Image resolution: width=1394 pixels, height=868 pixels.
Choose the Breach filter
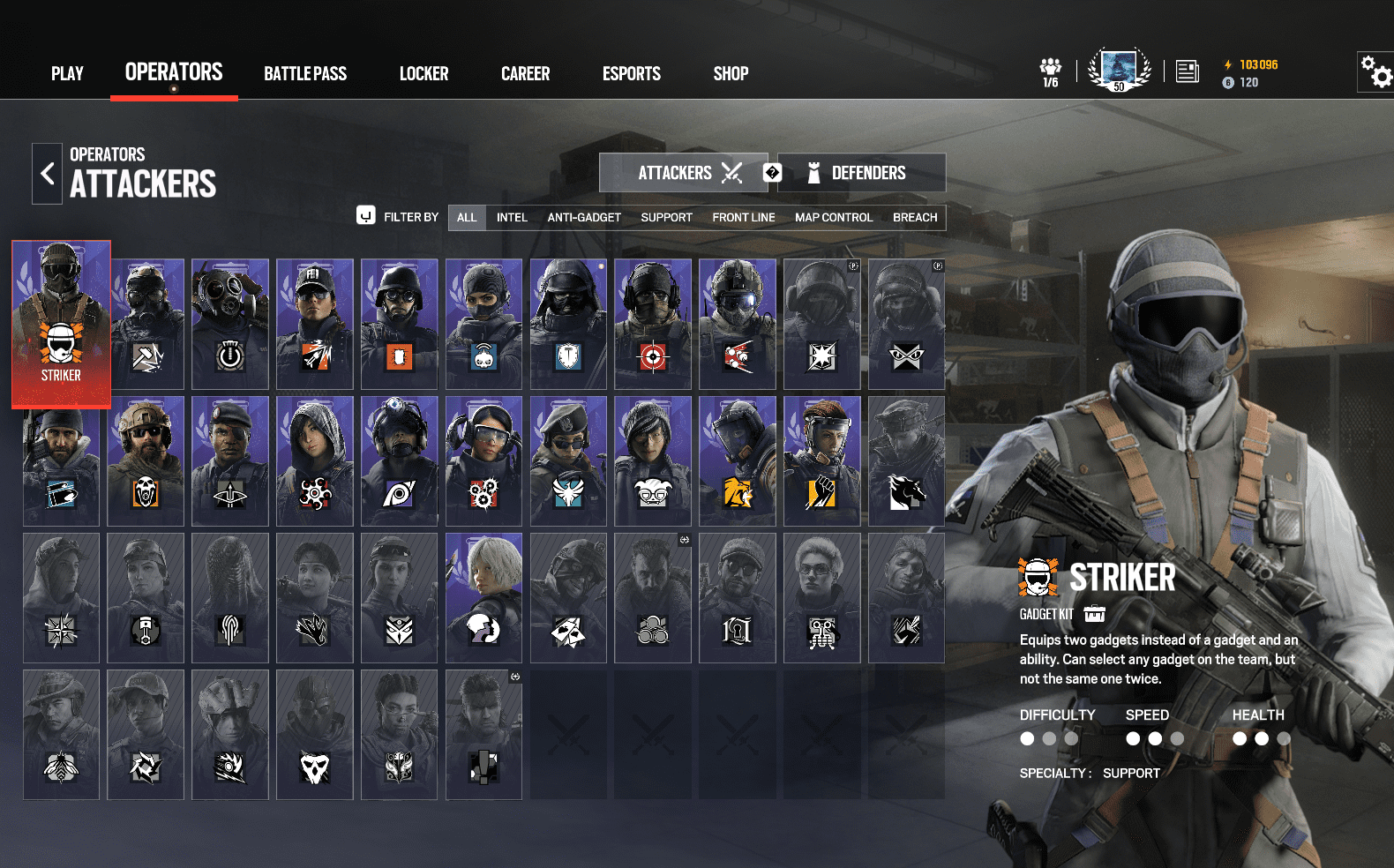pyautogui.click(x=915, y=218)
